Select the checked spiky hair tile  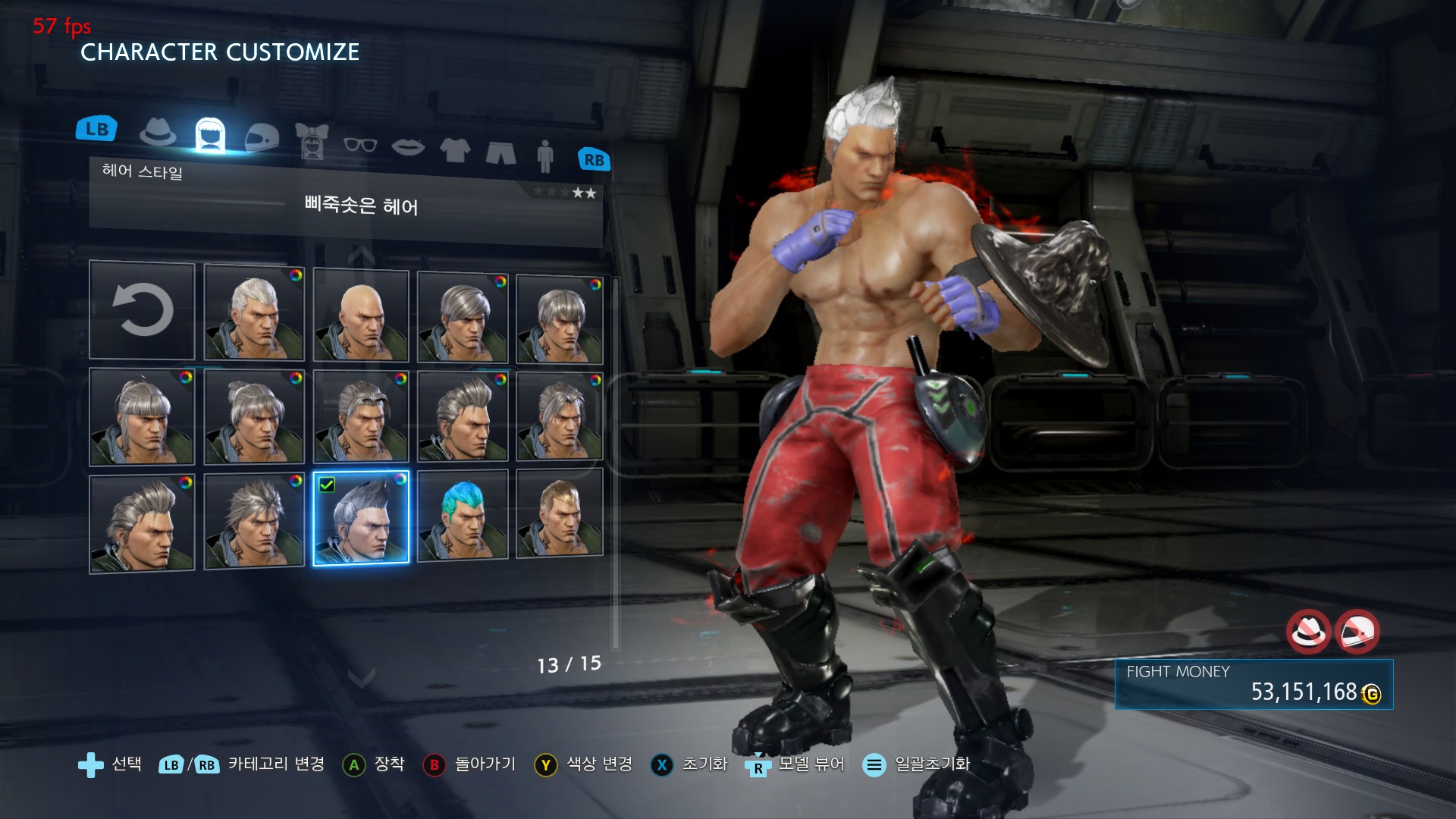click(x=361, y=518)
